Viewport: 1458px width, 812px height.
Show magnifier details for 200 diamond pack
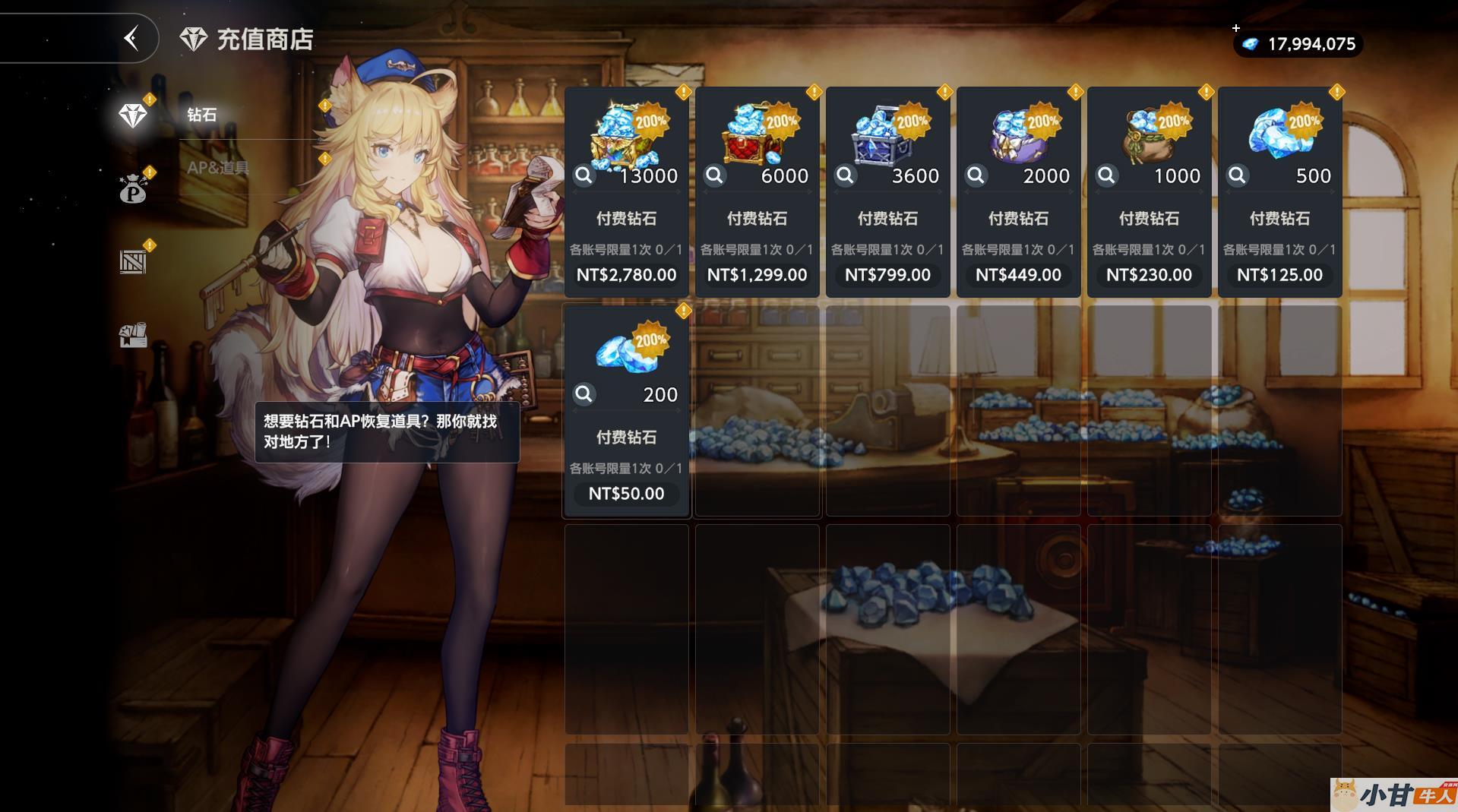[584, 394]
